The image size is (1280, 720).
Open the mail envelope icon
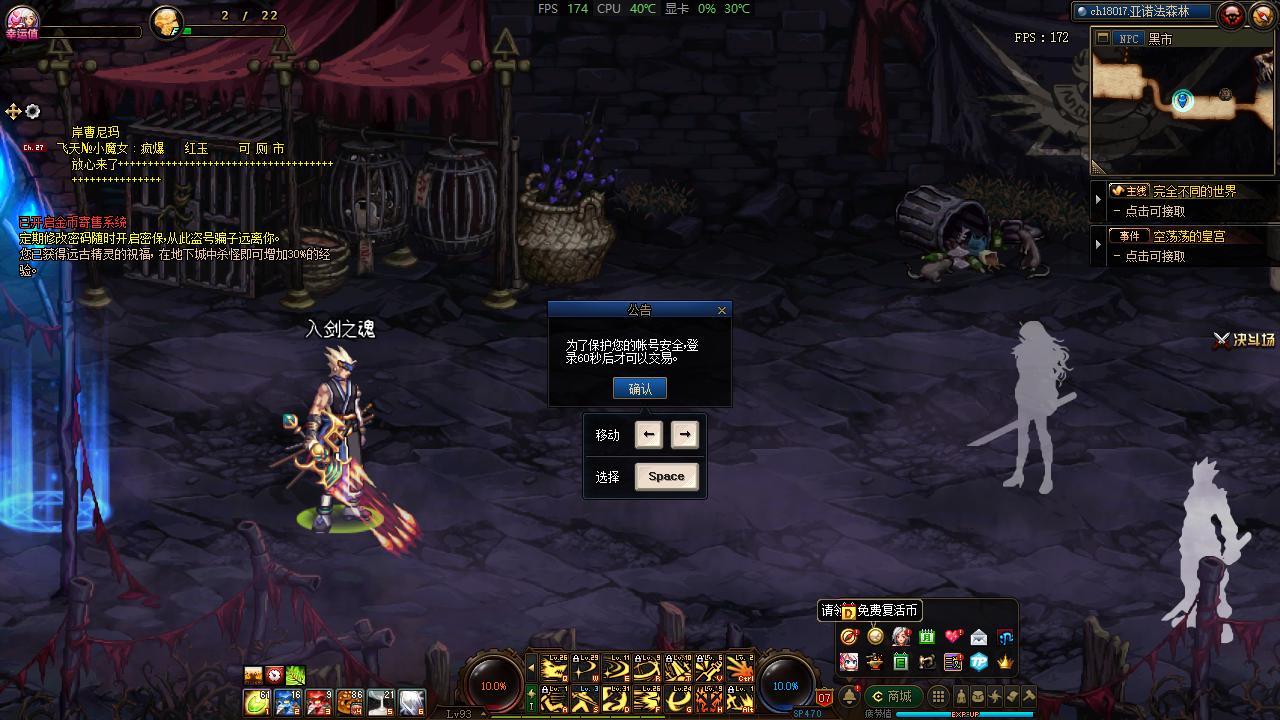coord(979,637)
